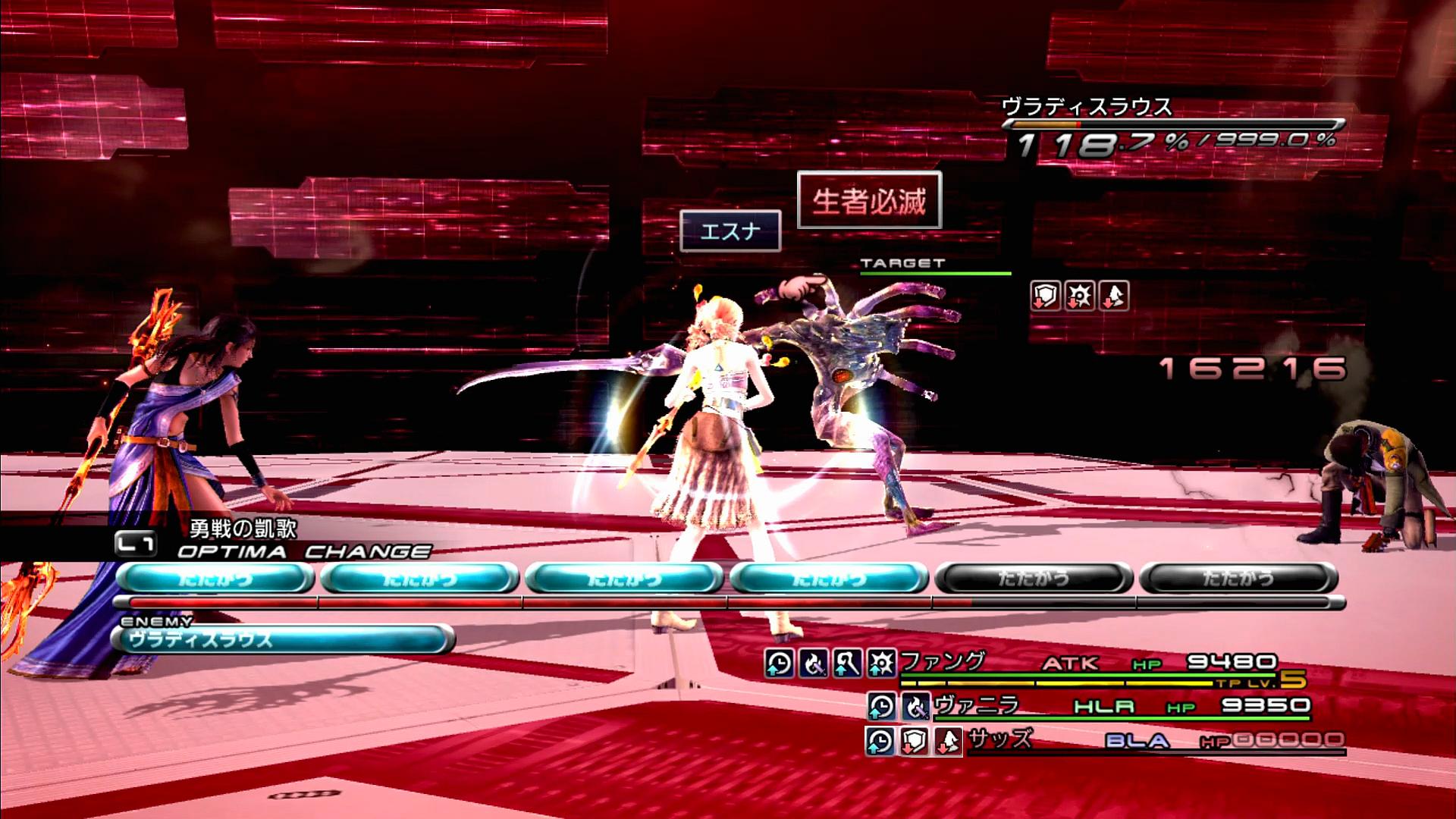The width and height of the screenshot is (1456, 819).
Task: View the enemy's shield-down Deprotect icon
Action: 1045,296
